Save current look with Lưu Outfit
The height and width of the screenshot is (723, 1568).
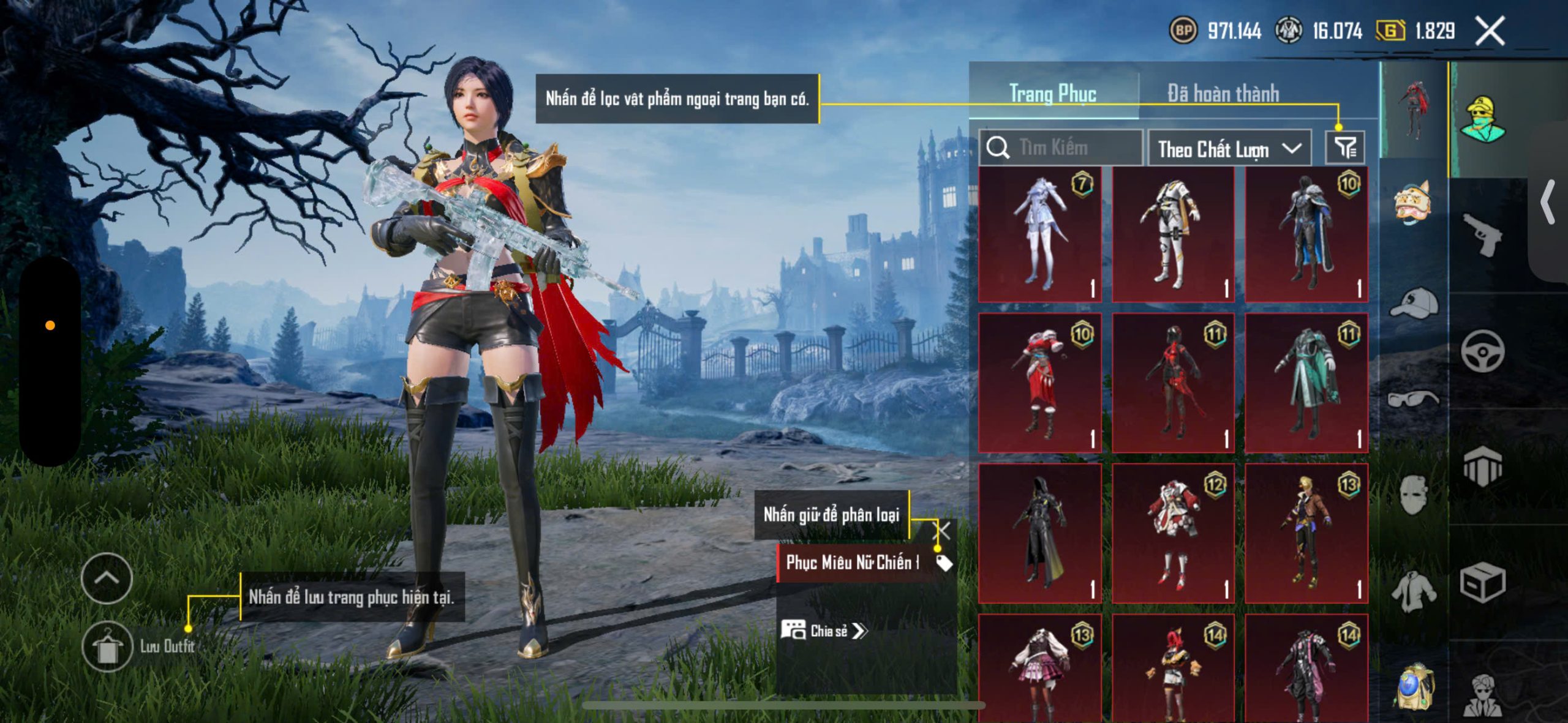point(108,646)
